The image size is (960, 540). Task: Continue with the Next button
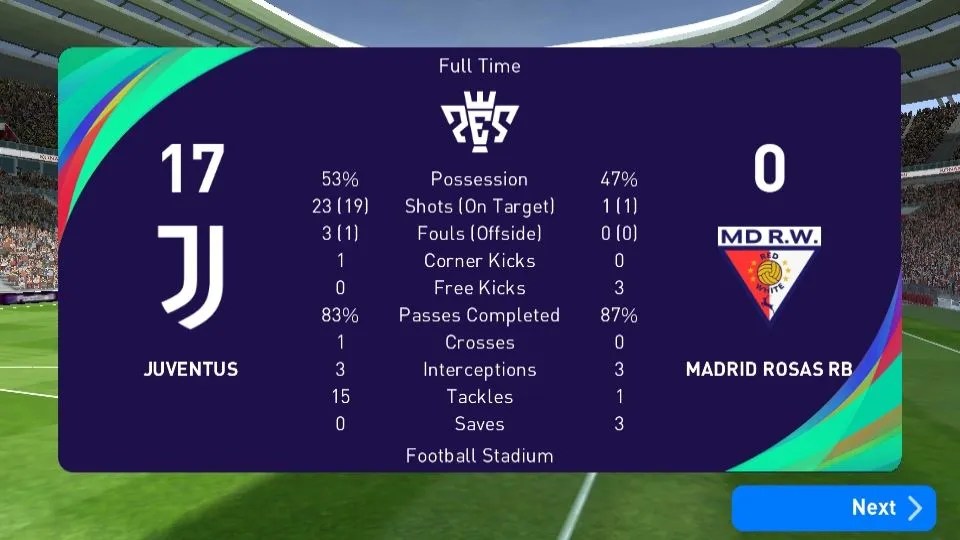pyautogui.click(x=834, y=508)
